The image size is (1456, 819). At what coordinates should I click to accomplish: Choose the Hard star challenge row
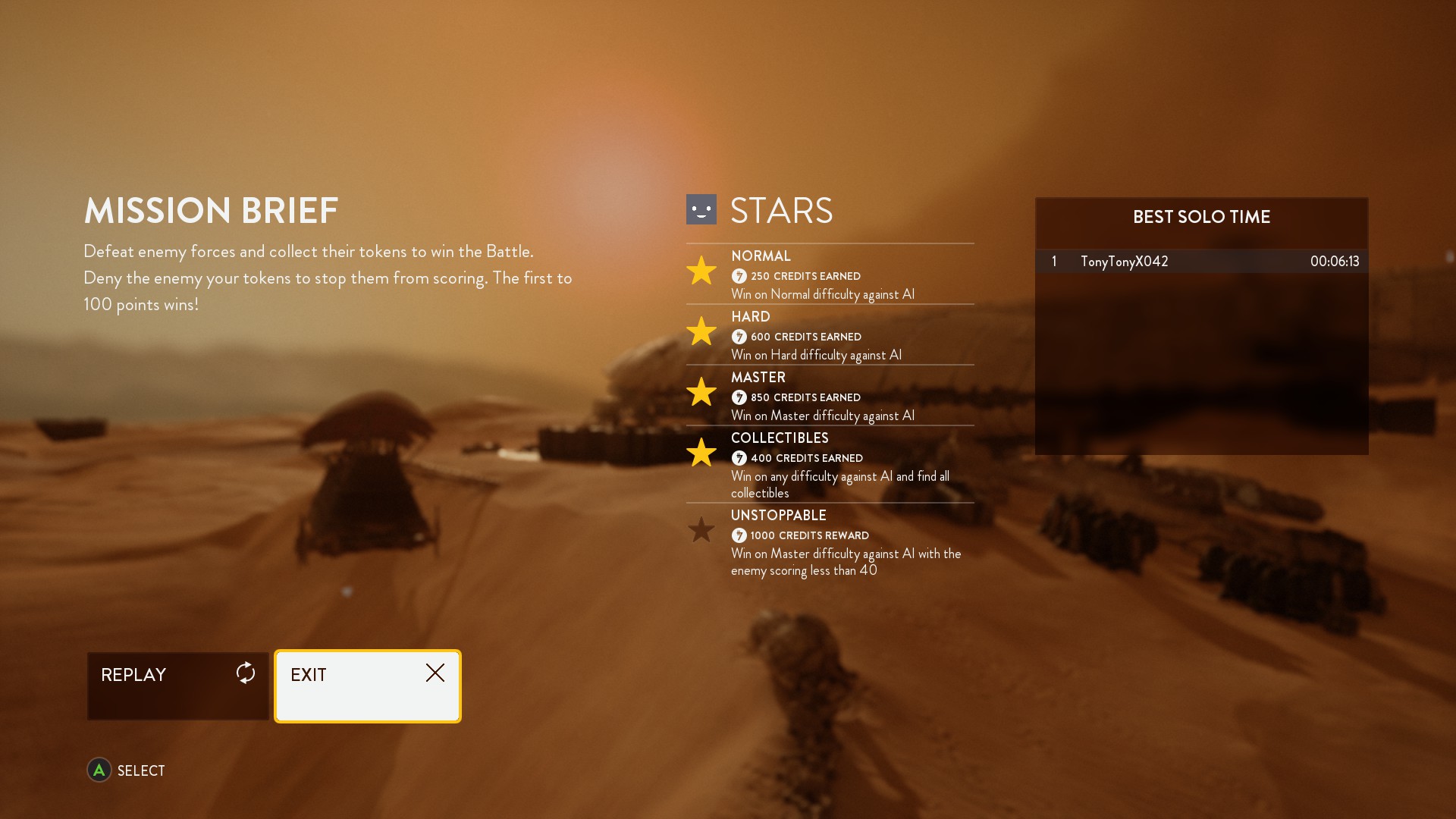(830, 335)
